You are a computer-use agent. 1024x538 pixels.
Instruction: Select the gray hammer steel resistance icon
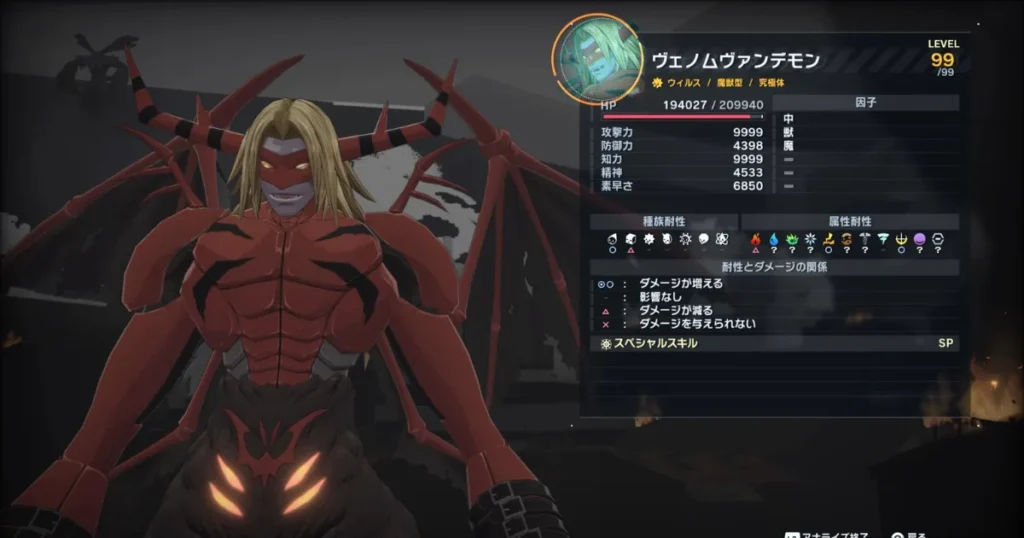(x=865, y=240)
